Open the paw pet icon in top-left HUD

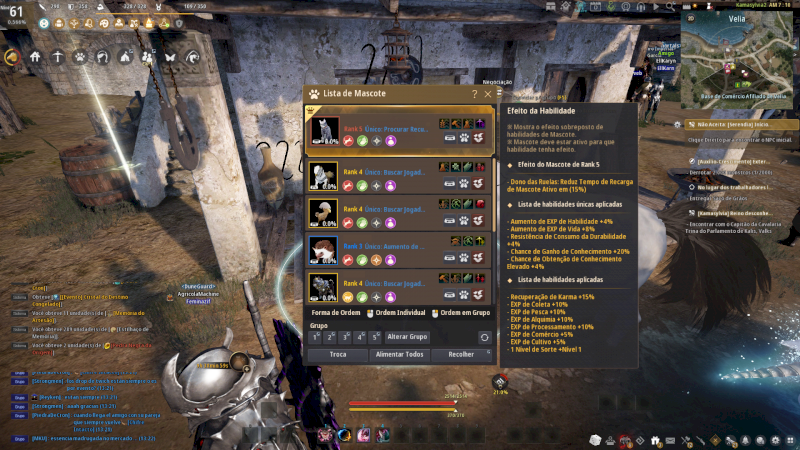tap(79, 57)
